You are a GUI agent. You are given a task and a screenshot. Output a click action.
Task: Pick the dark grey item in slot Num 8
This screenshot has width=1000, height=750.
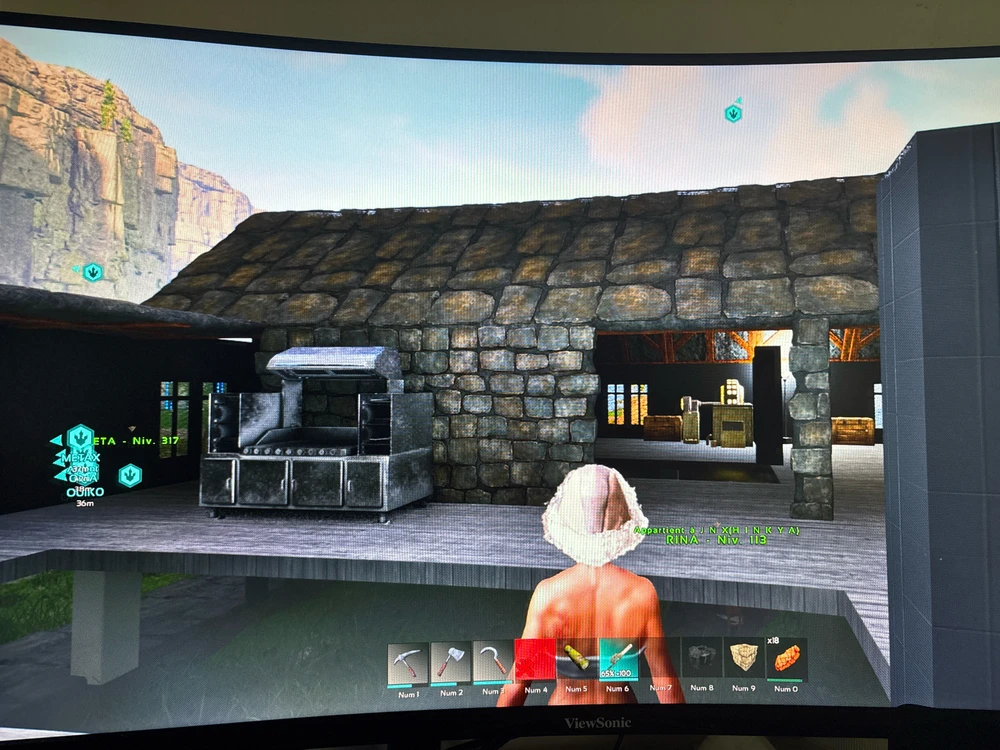coord(703,658)
